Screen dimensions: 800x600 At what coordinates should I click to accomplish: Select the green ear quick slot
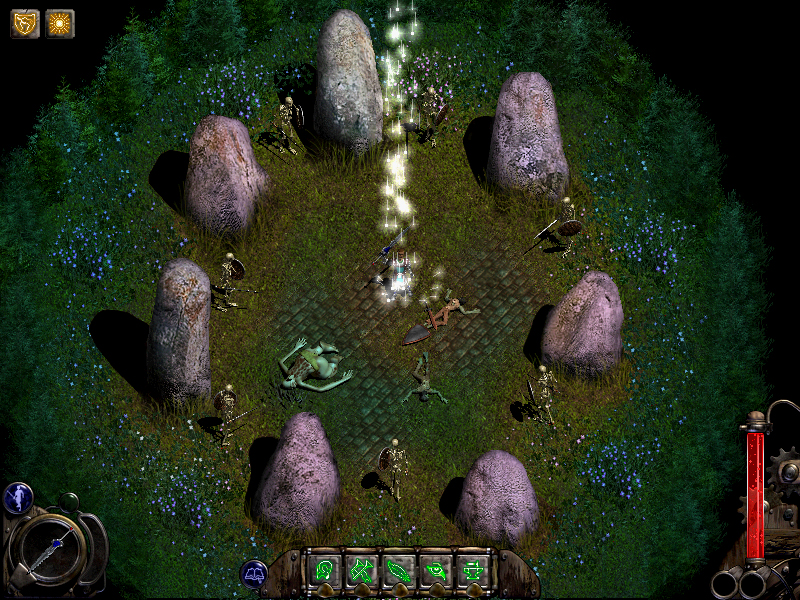[324, 571]
